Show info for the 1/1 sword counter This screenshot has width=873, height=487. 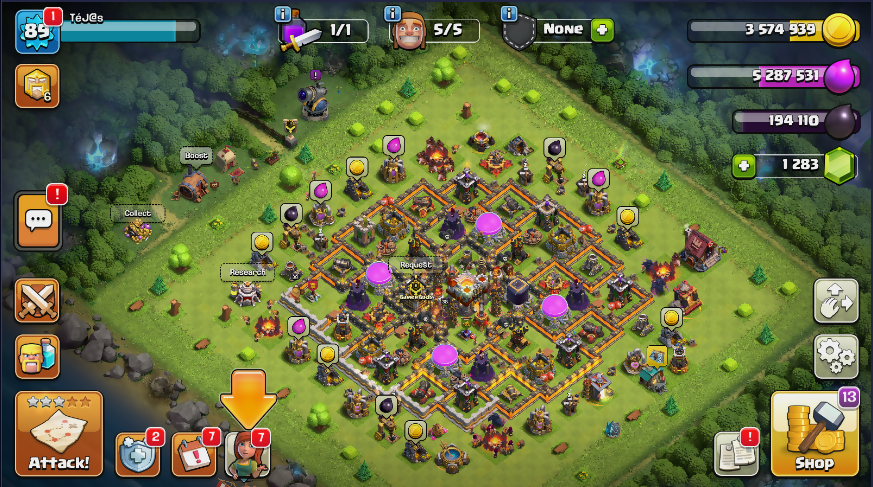click(283, 14)
